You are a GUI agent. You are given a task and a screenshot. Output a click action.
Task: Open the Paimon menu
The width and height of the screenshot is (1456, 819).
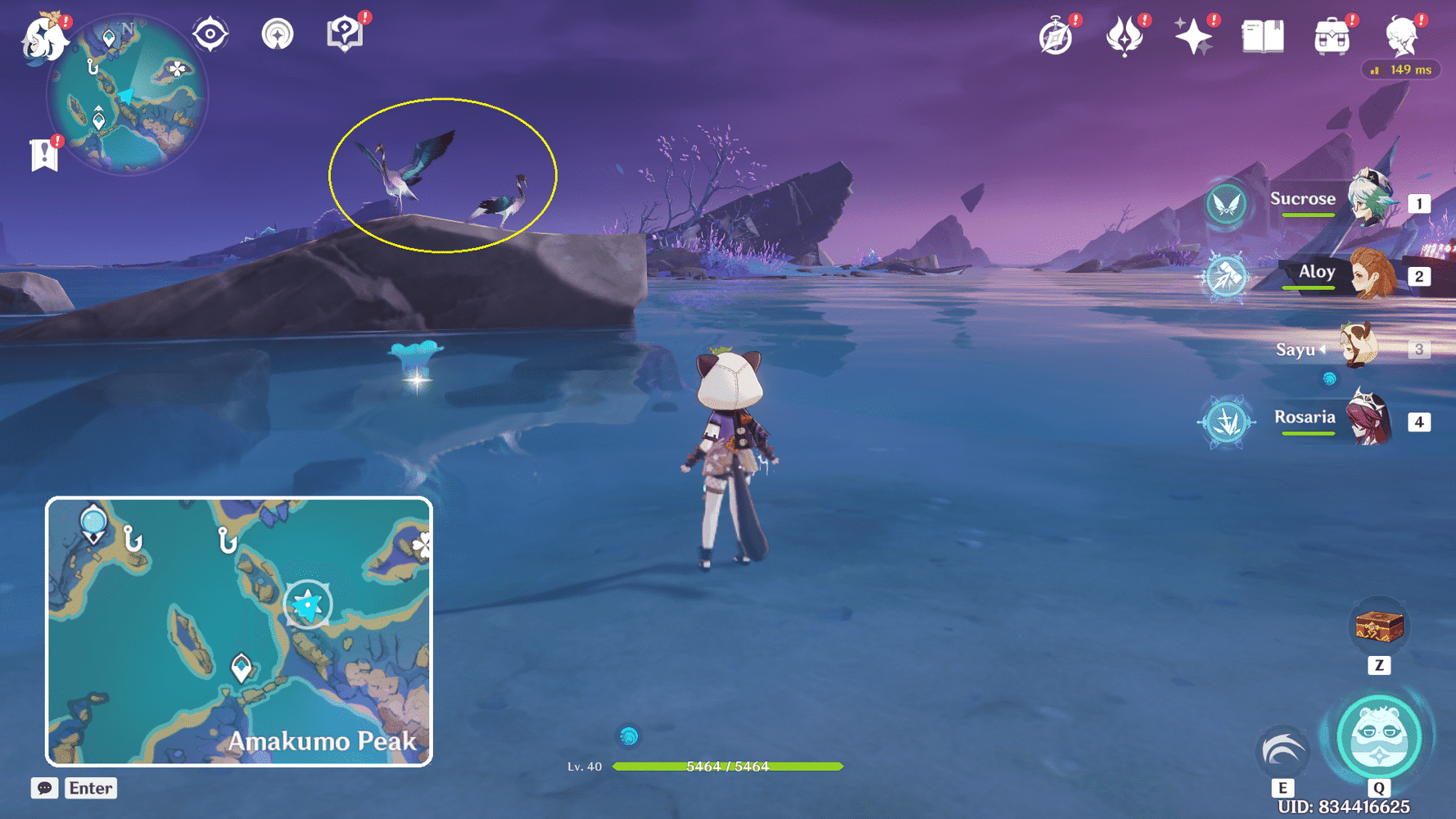tap(45, 37)
